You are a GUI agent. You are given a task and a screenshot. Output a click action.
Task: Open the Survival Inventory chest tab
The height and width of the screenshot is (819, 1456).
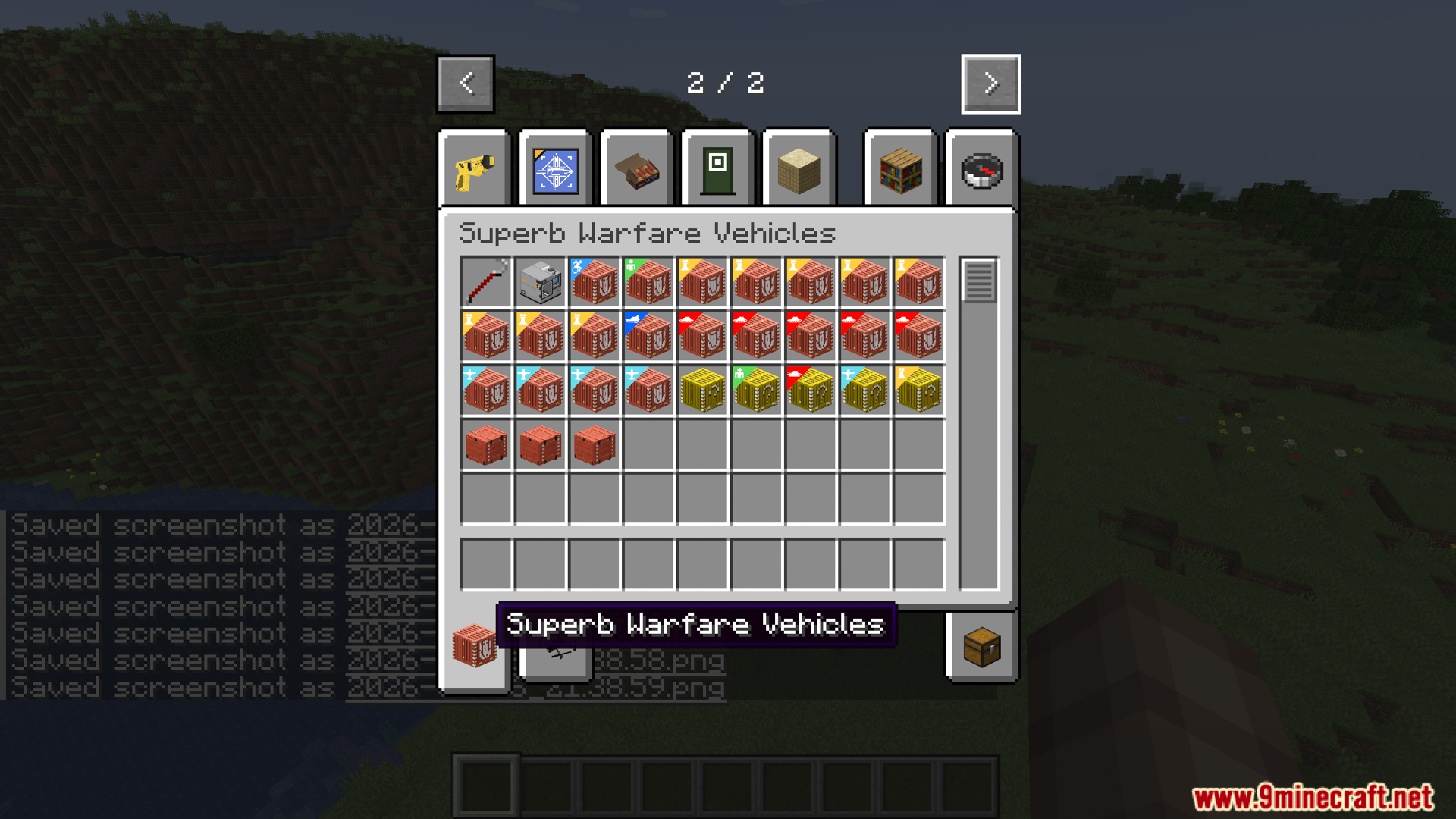tap(982, 648)
